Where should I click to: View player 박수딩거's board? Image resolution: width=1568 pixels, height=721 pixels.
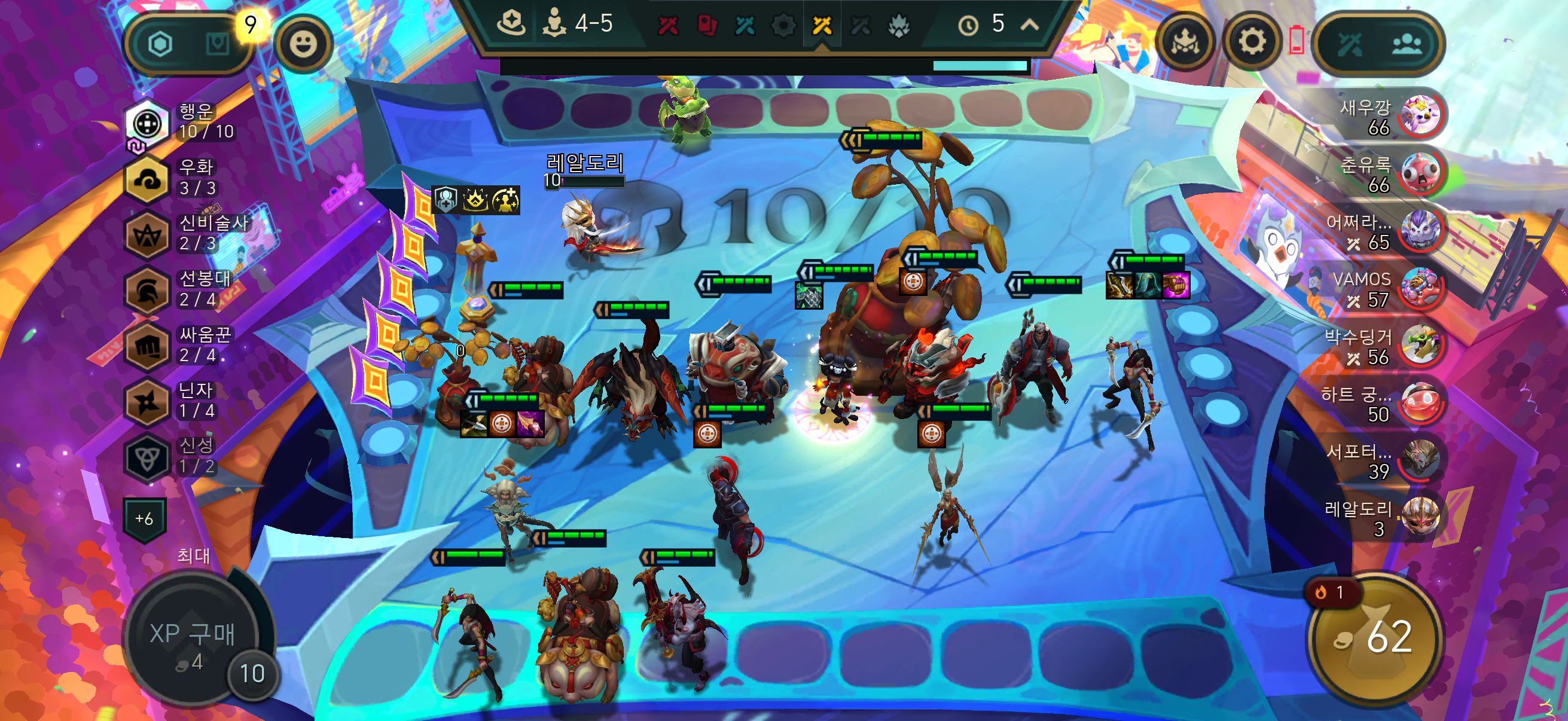[1421, 344]
